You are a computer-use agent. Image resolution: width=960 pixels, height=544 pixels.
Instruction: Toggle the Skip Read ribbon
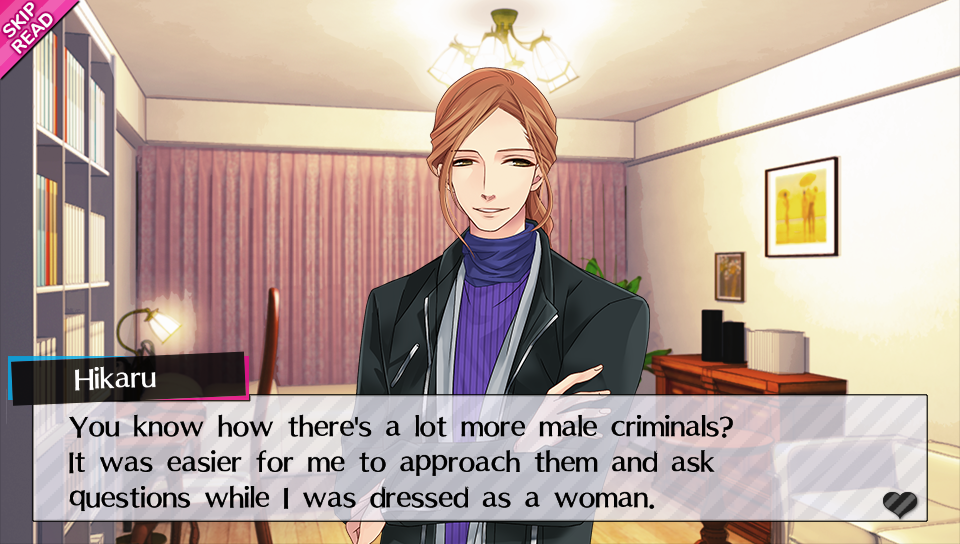coord(24,25)
